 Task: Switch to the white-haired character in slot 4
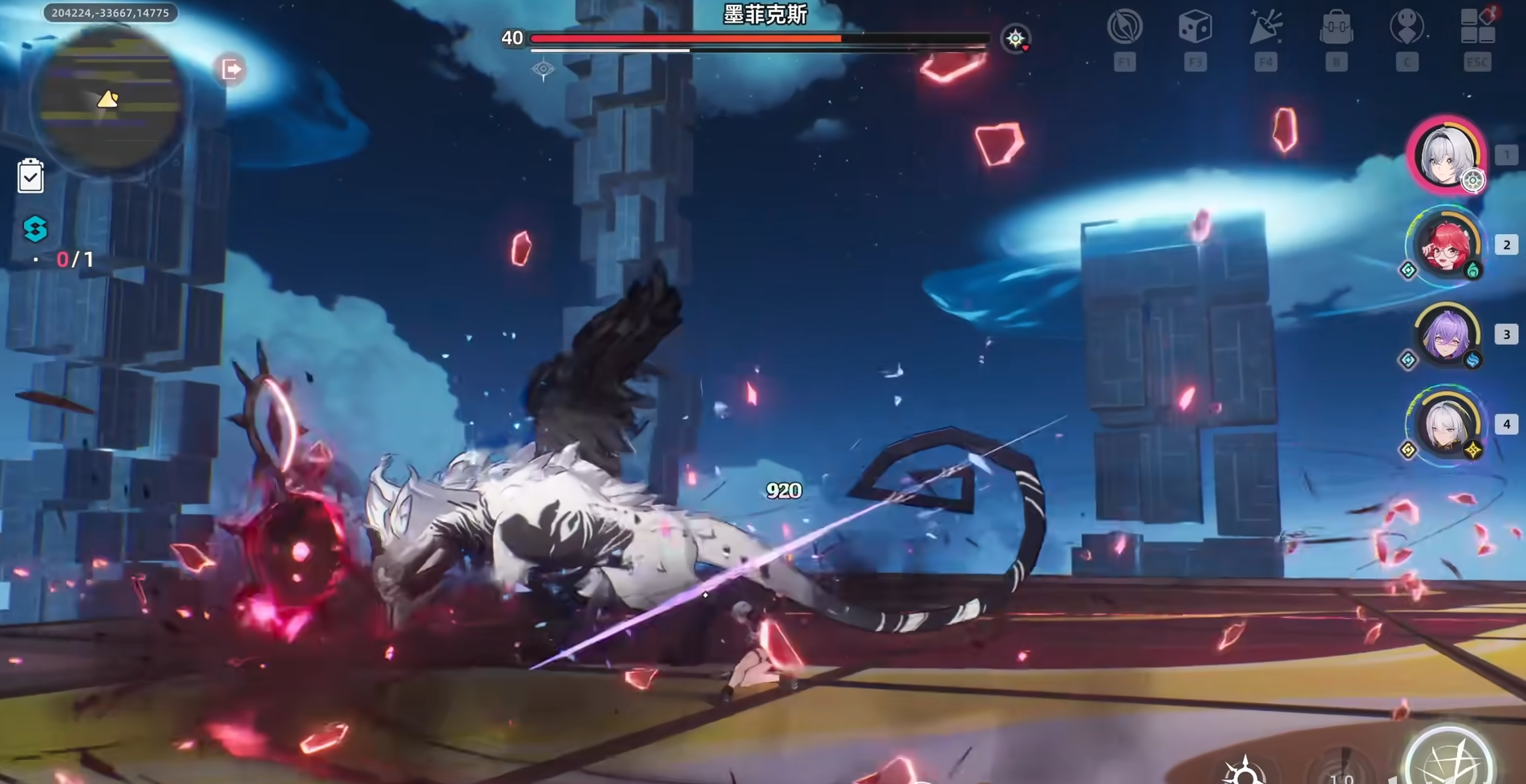[1446, 425]
